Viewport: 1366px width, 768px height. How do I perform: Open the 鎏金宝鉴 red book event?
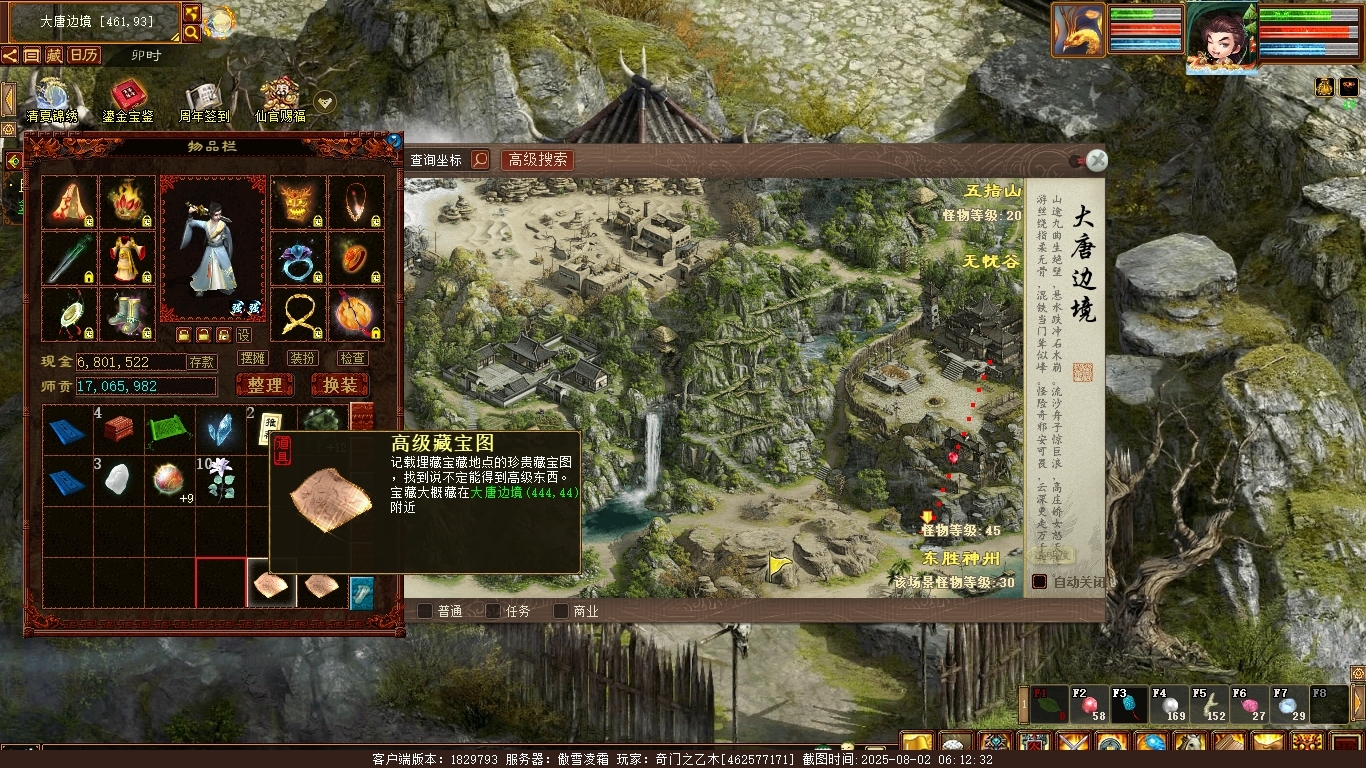(x=128, y=100)
